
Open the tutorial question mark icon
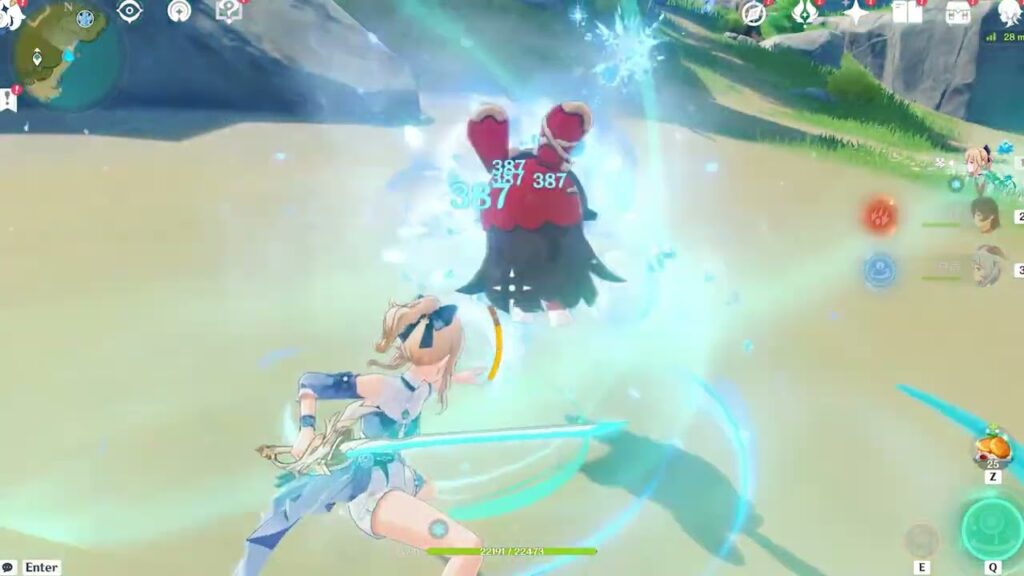click(x=229, y=11)
